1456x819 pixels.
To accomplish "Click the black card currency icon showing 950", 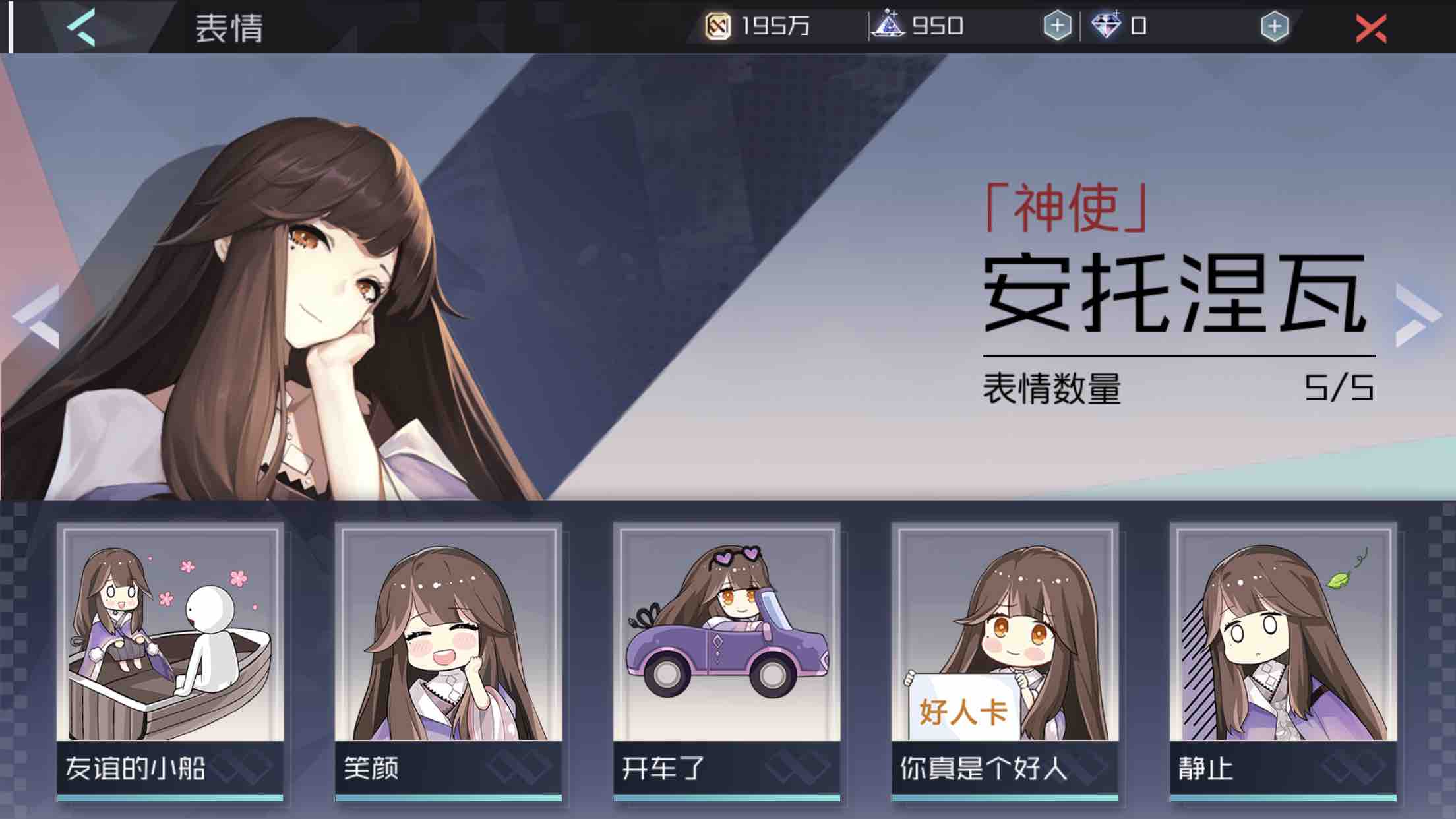I will pos(892,25).
